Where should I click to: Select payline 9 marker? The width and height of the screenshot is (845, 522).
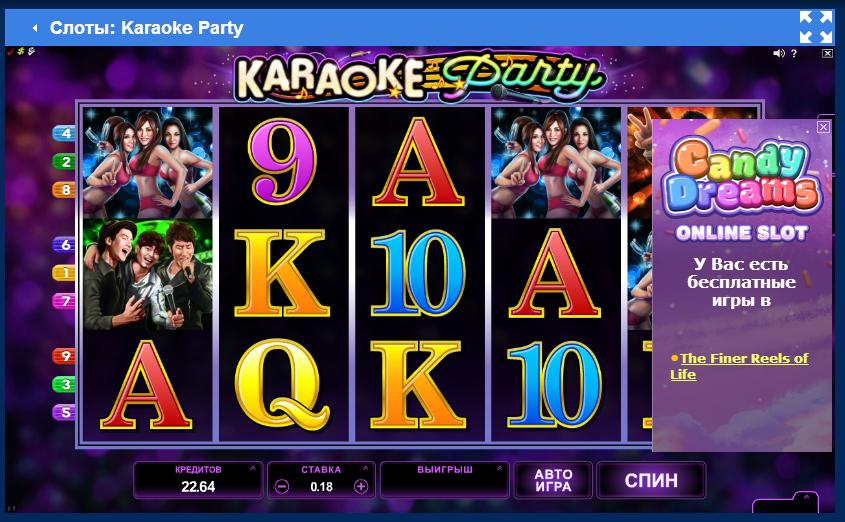tap(65, 356)
